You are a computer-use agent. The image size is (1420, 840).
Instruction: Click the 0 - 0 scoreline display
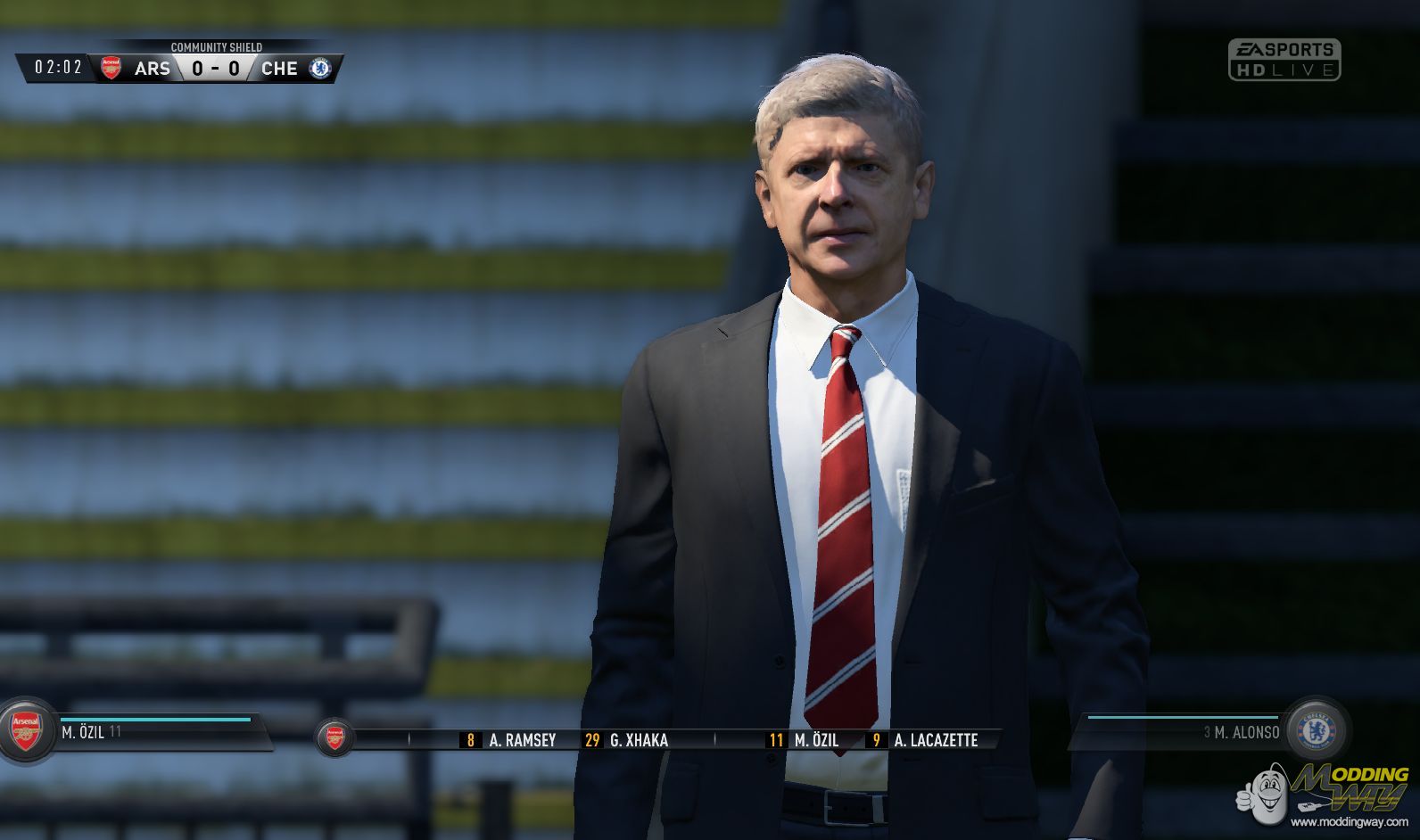(214, 67)
